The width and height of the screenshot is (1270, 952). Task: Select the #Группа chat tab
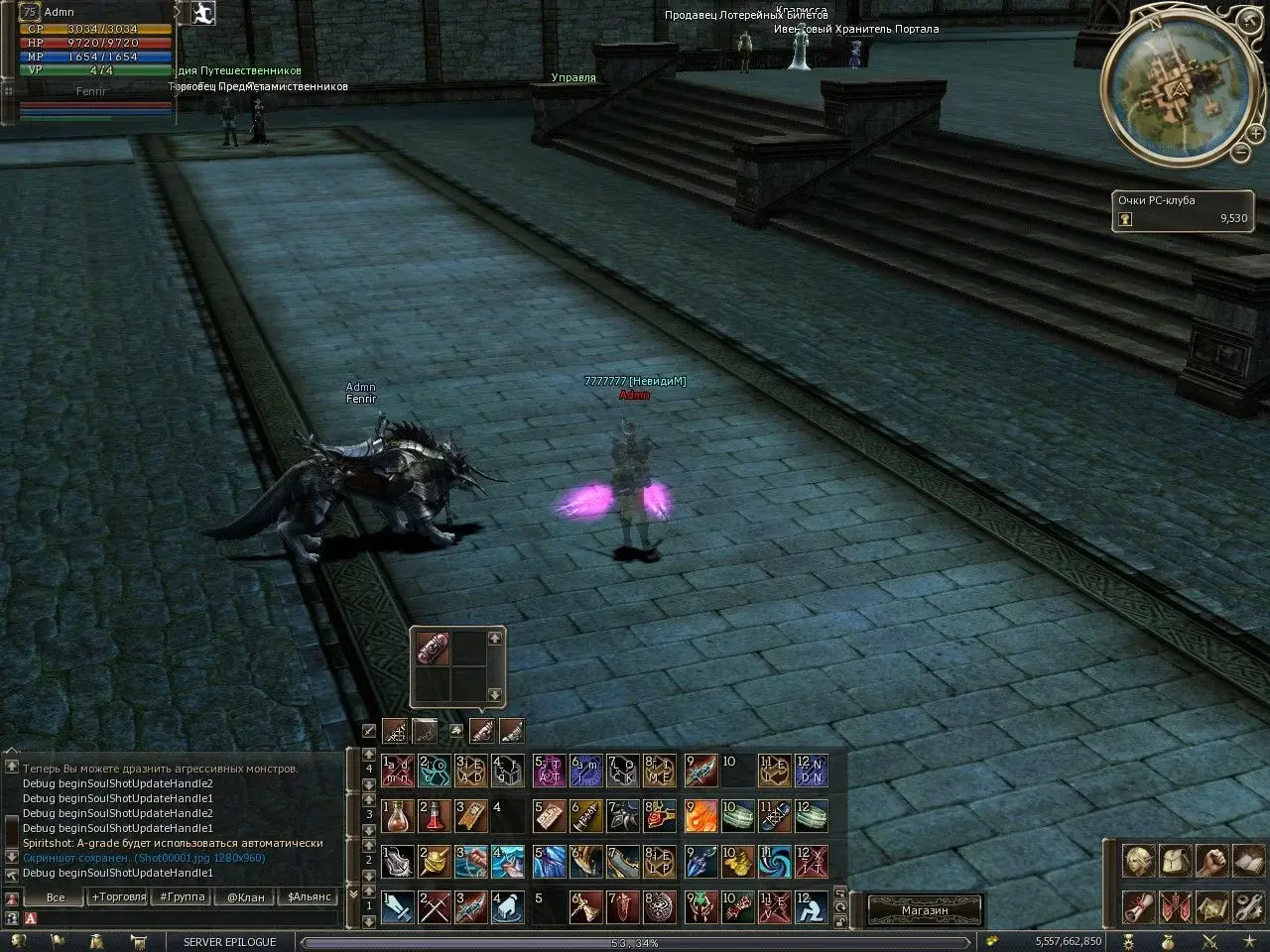click(x=182, y=896)
